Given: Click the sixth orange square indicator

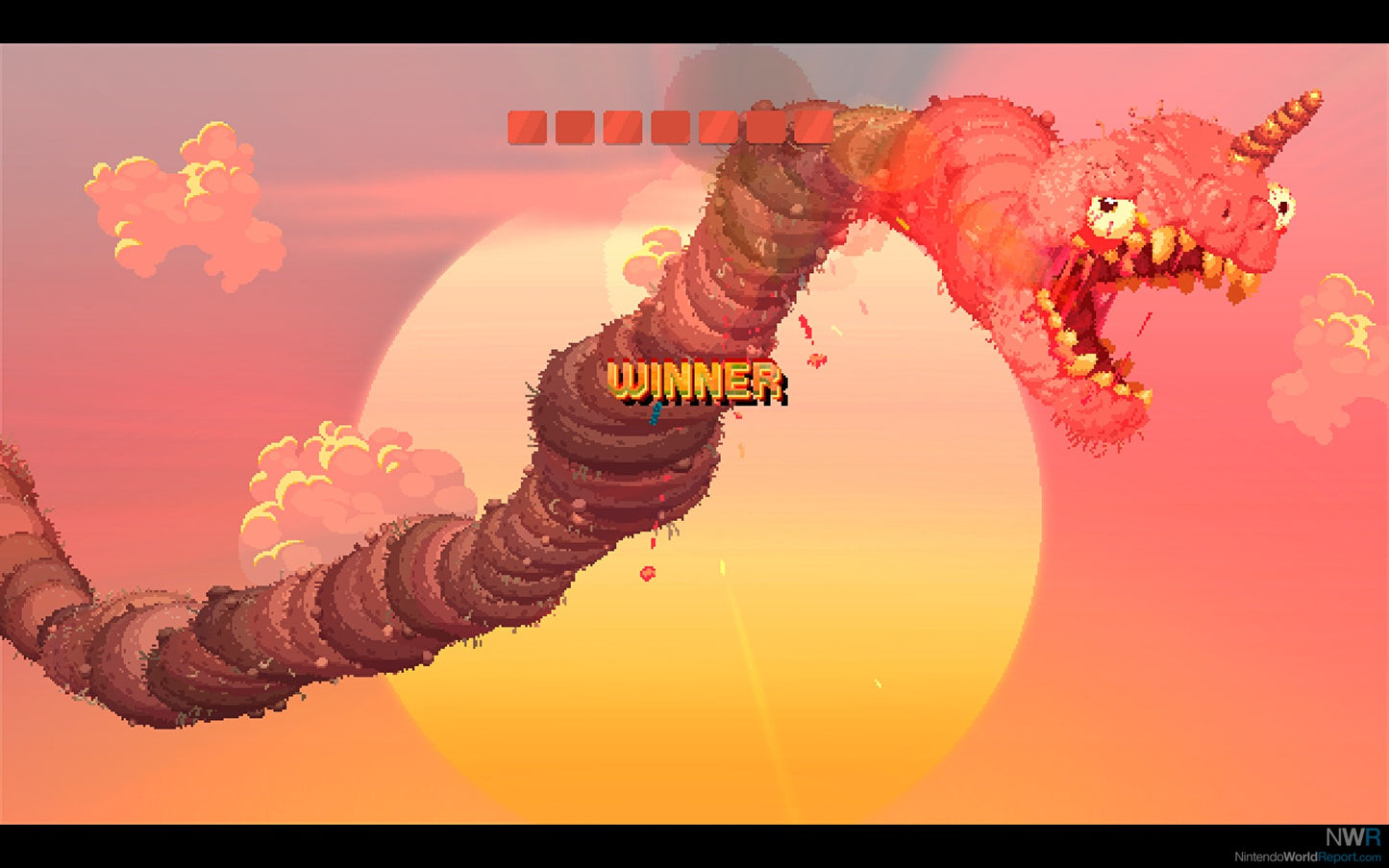Looking at the screenshot, I should click(x=765, y=126).
